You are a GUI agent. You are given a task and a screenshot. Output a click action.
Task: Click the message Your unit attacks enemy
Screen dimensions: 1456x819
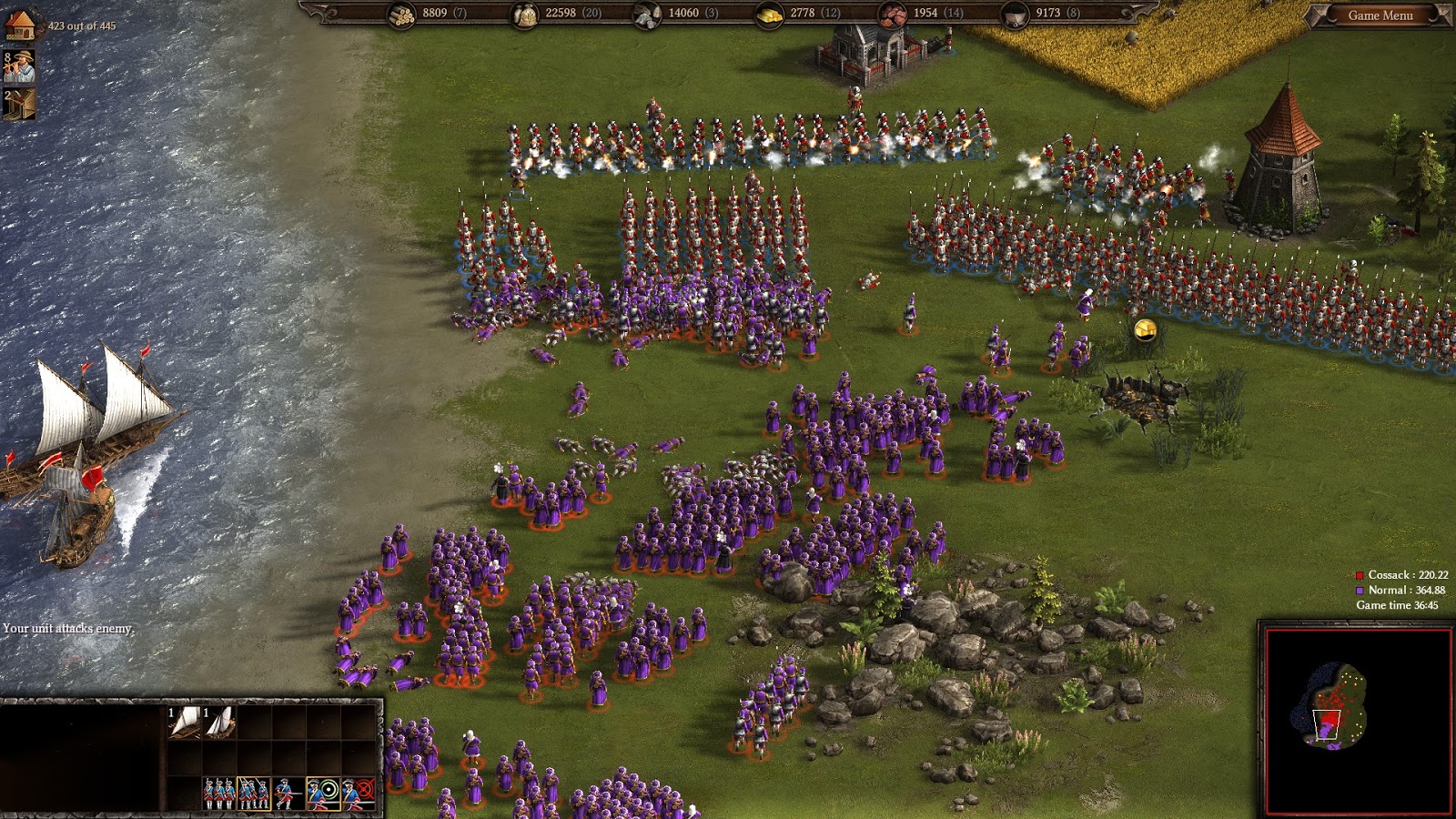[x=66, y=628]
